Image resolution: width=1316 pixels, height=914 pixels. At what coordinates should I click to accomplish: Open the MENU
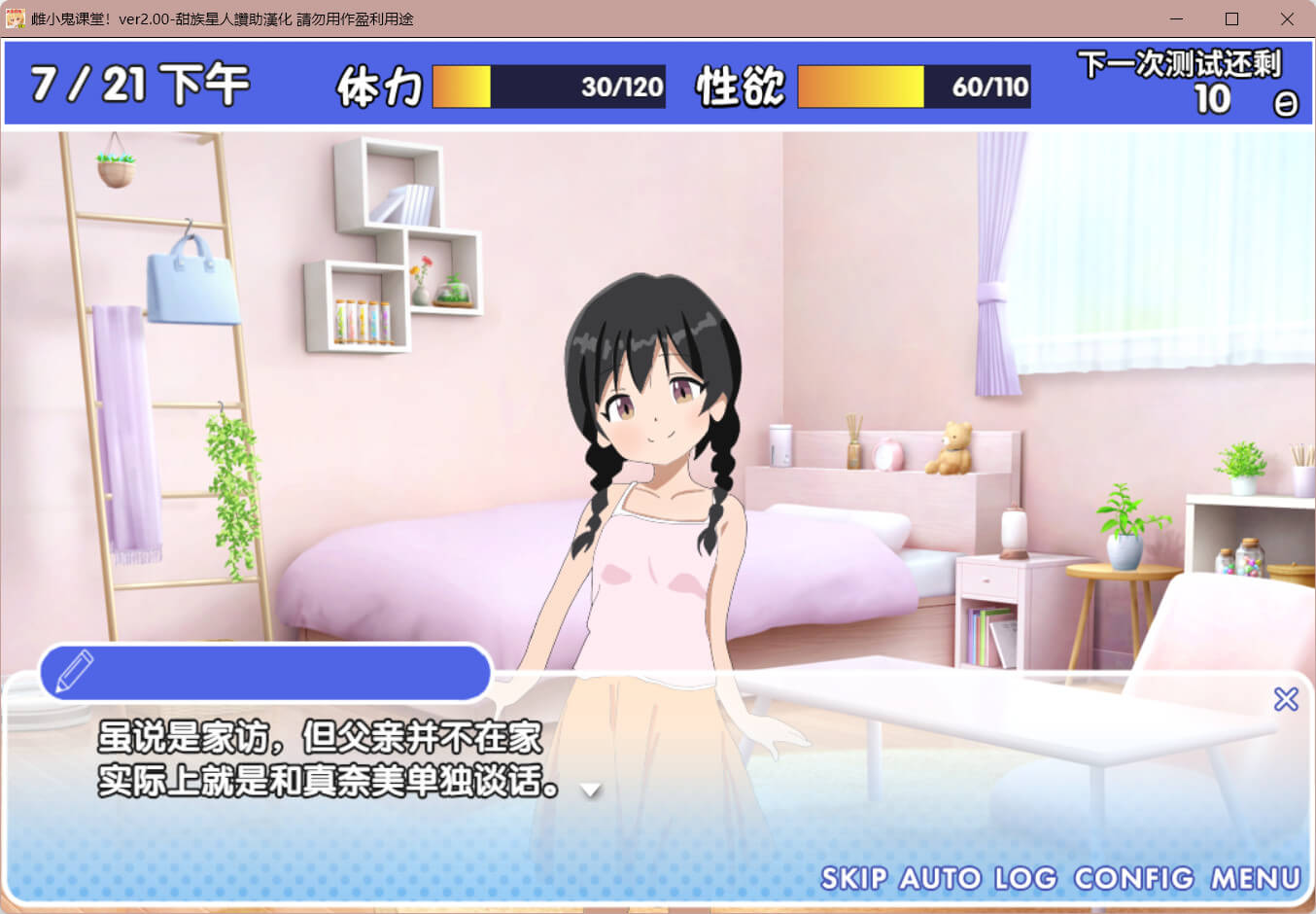click(1255, 879)
